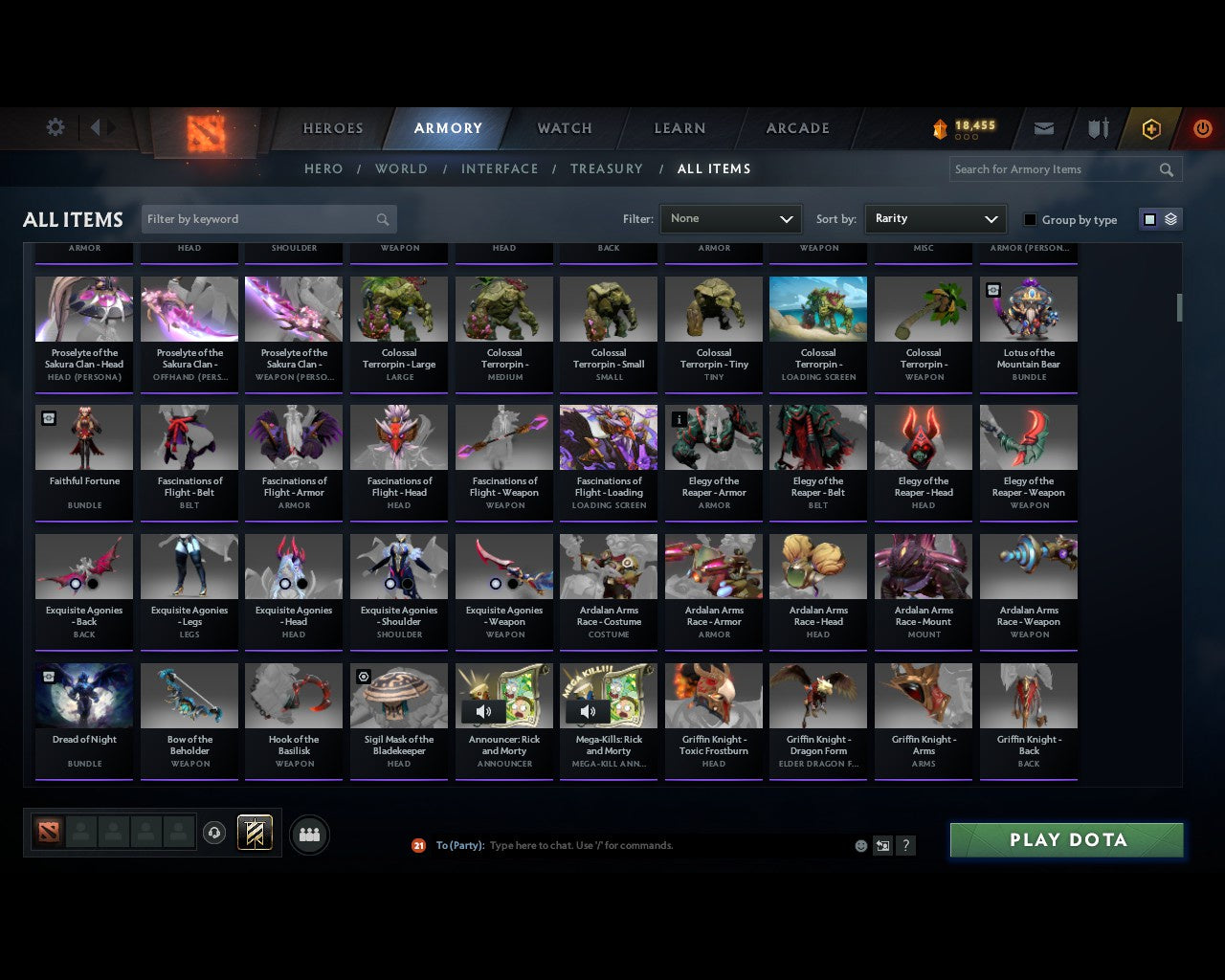Open the mail inbox envelope
This screenshot has width=1225, height=980.
1043,128
